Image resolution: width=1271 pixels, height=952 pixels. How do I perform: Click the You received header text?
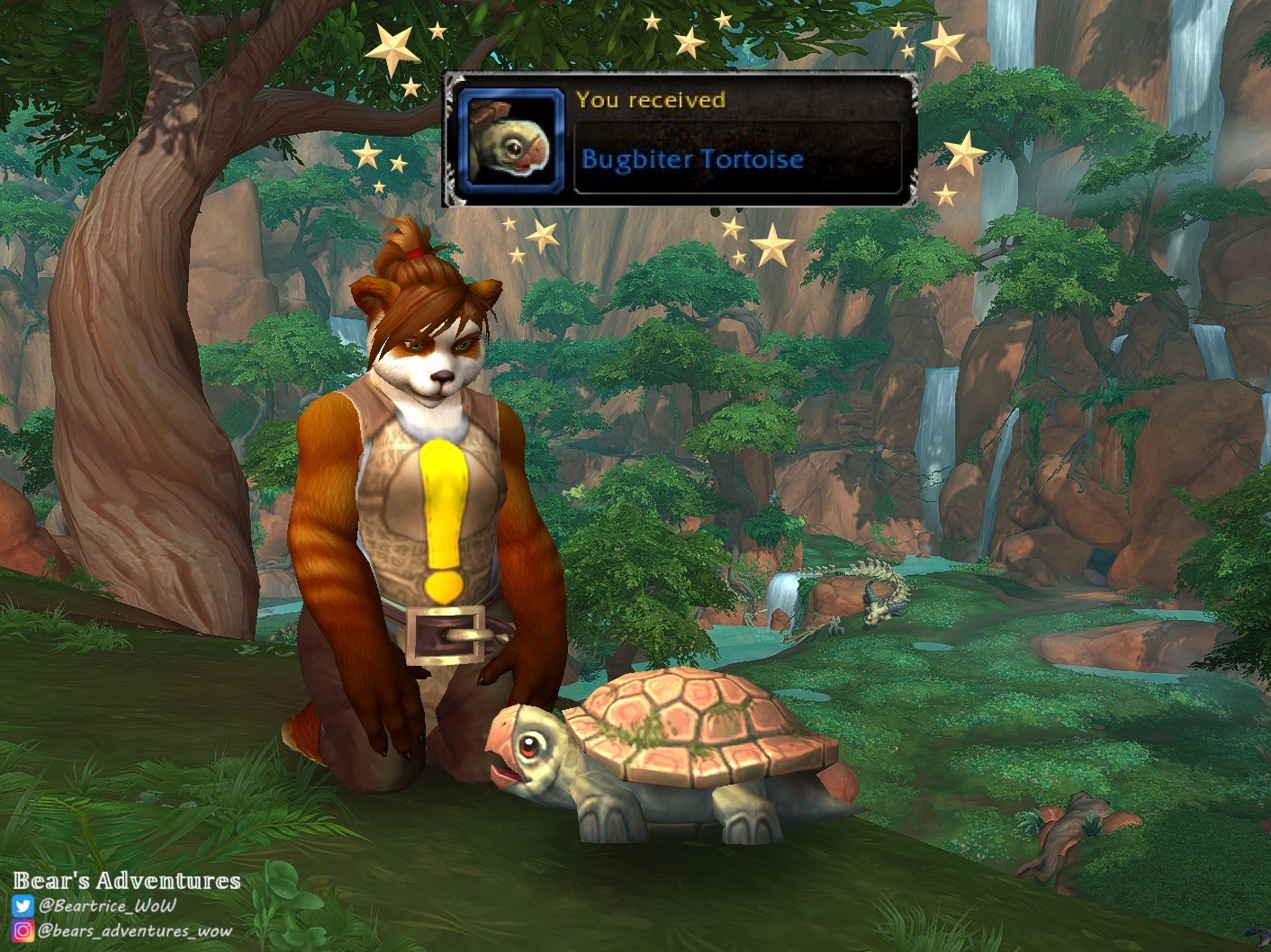tap(651, 99)
